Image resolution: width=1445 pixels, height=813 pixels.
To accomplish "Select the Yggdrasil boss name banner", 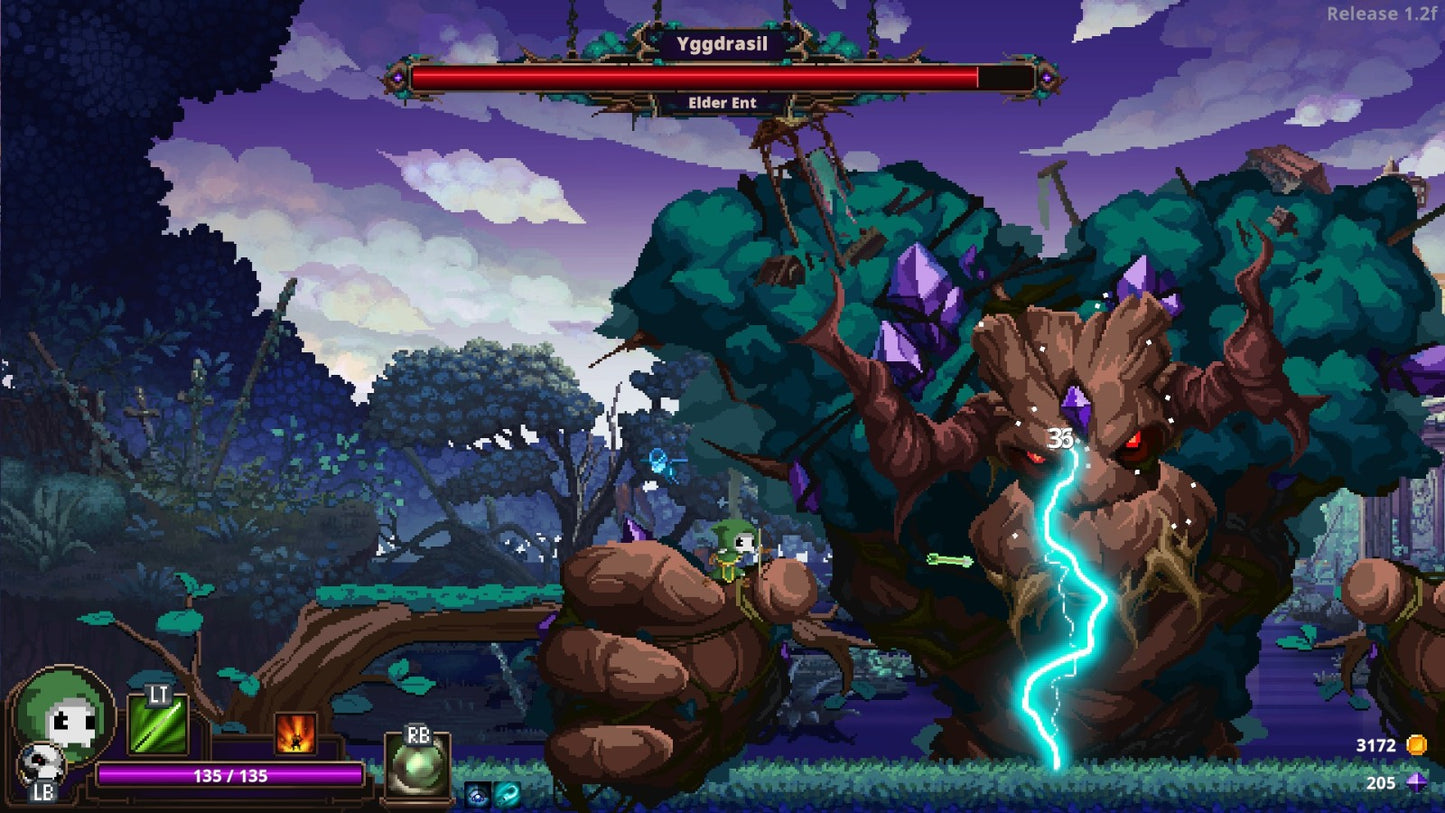I will pos(723,44).
